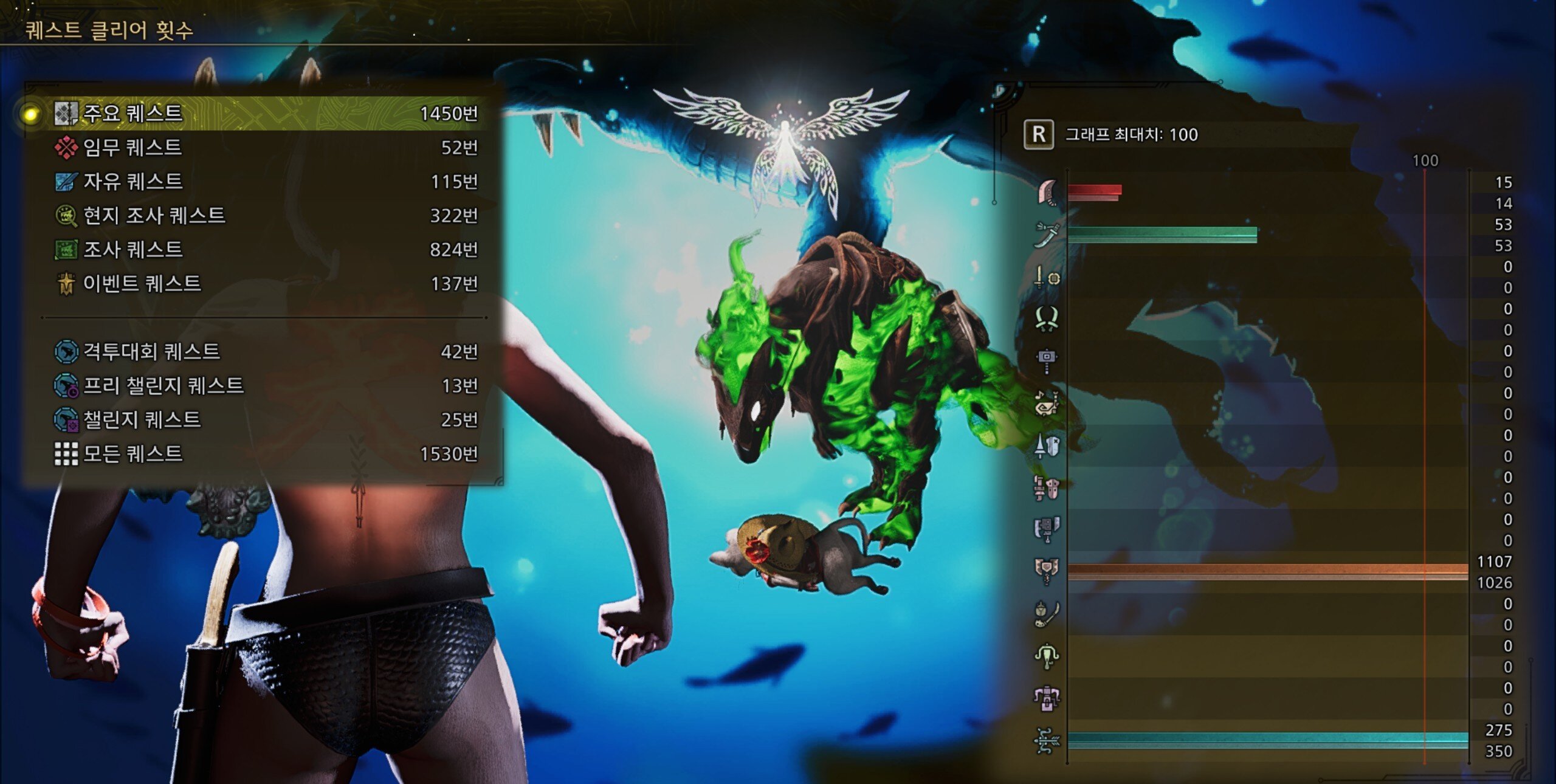The height and width of the screenshot is (784, 1556).
Task: Select the long sword graph row icon
Action: pos(1047,235)
